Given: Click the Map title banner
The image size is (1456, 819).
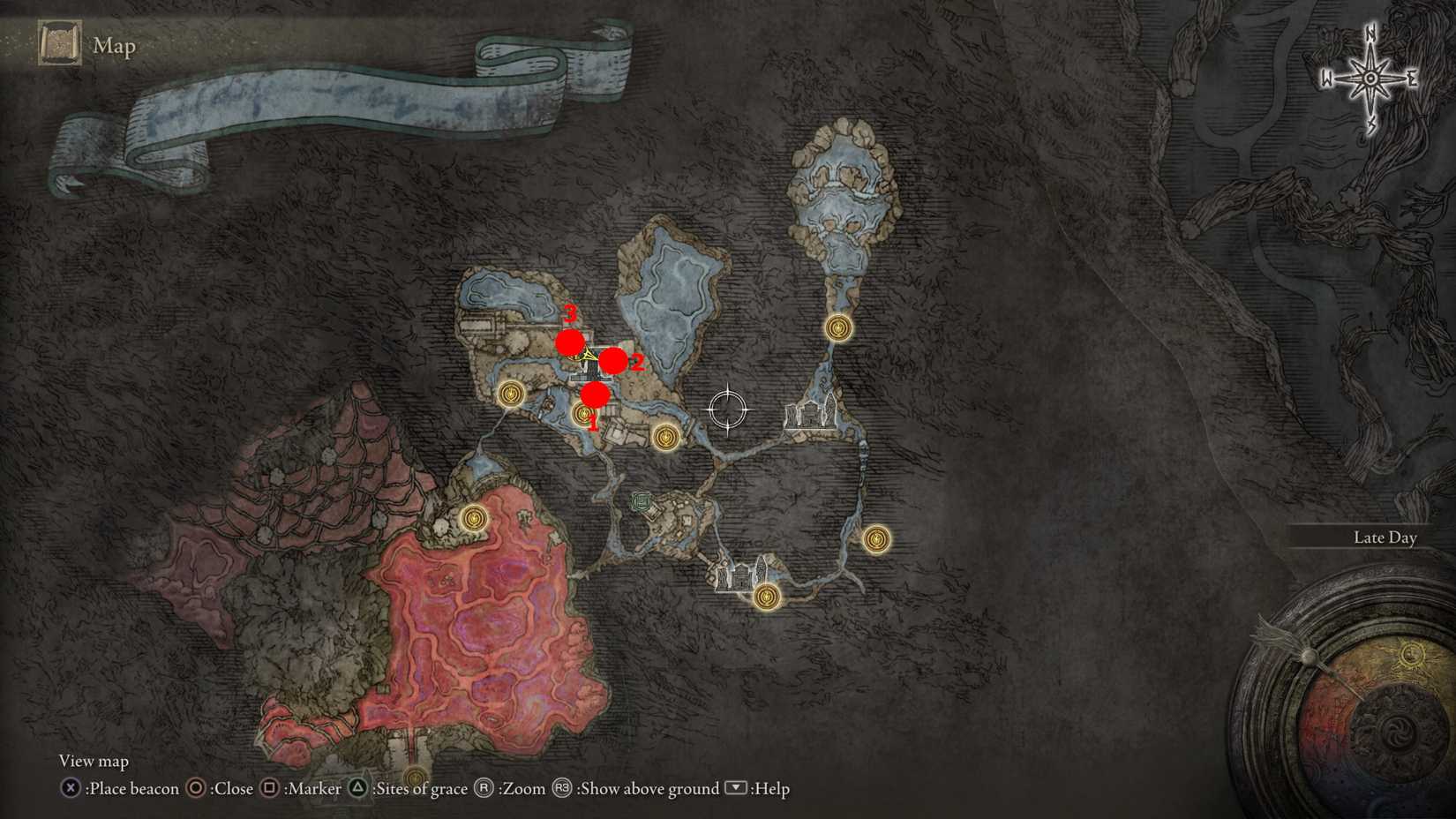Looking at the screenshot, I should pyautogui.click(x=115, y=46).
